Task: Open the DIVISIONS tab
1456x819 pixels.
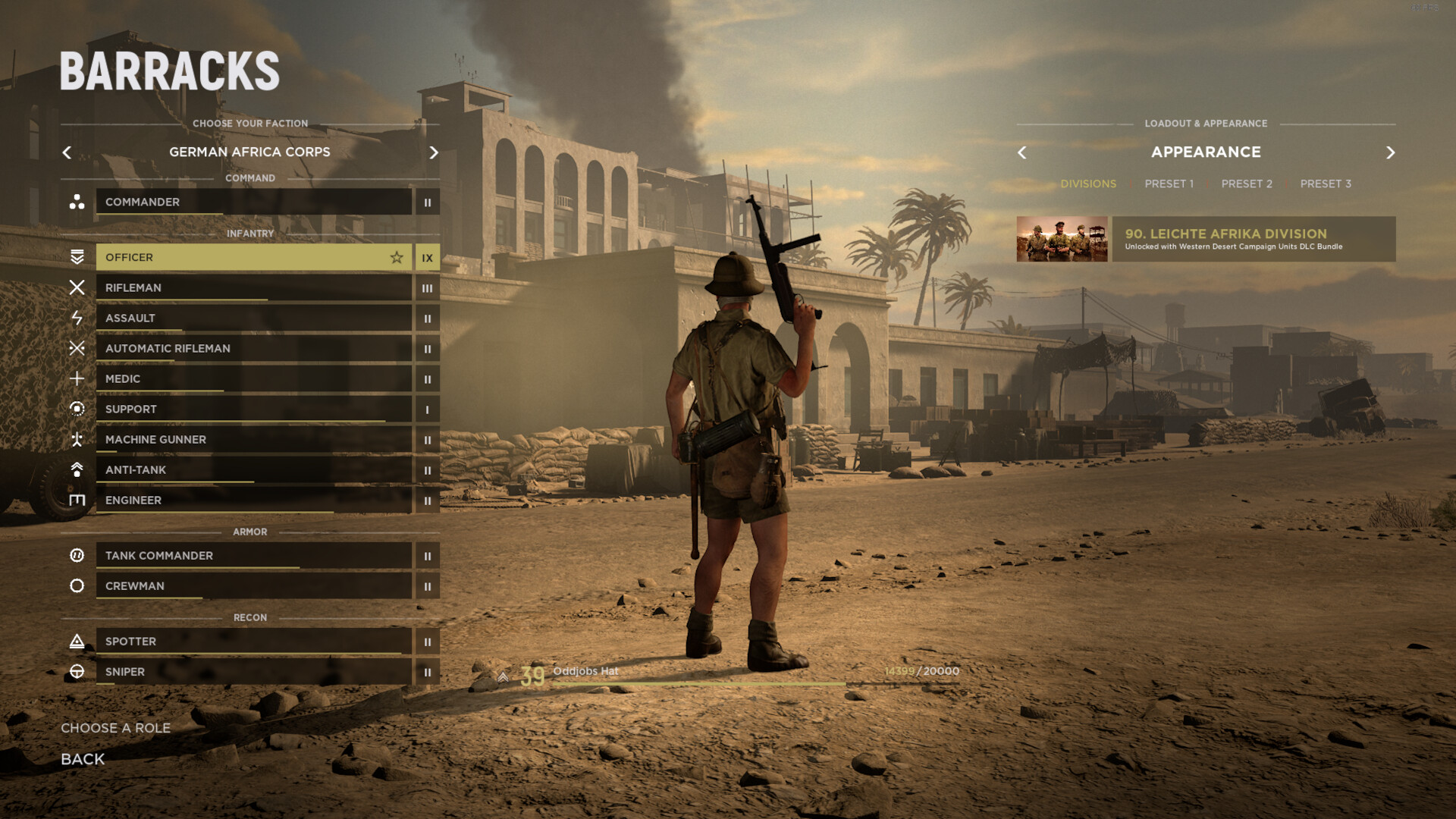Action: click(x=1089, y=184)
